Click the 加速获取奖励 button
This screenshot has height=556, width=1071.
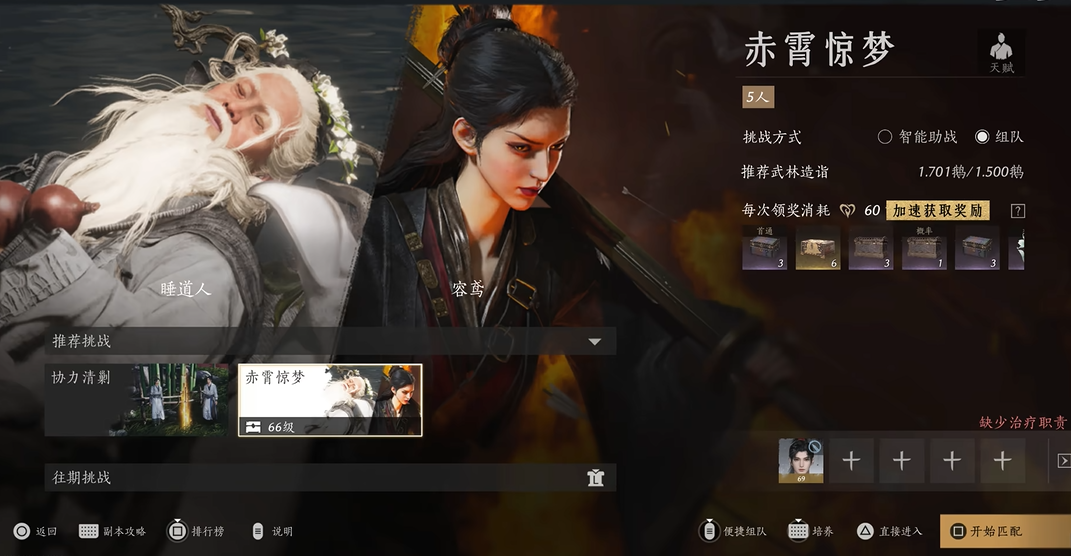click(x=938, y=210)
